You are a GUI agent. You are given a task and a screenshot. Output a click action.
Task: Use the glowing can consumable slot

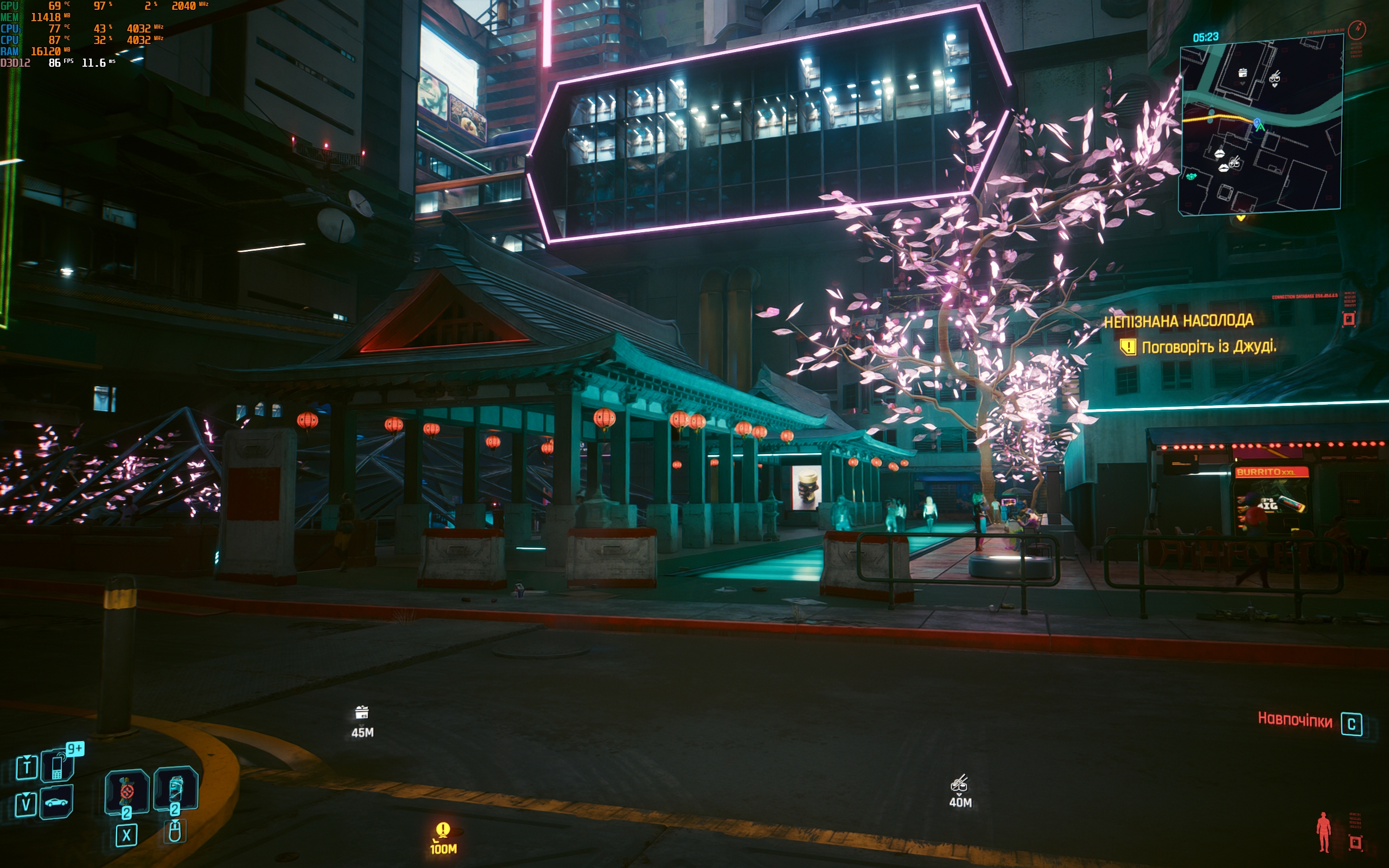[x=176, y=790]
